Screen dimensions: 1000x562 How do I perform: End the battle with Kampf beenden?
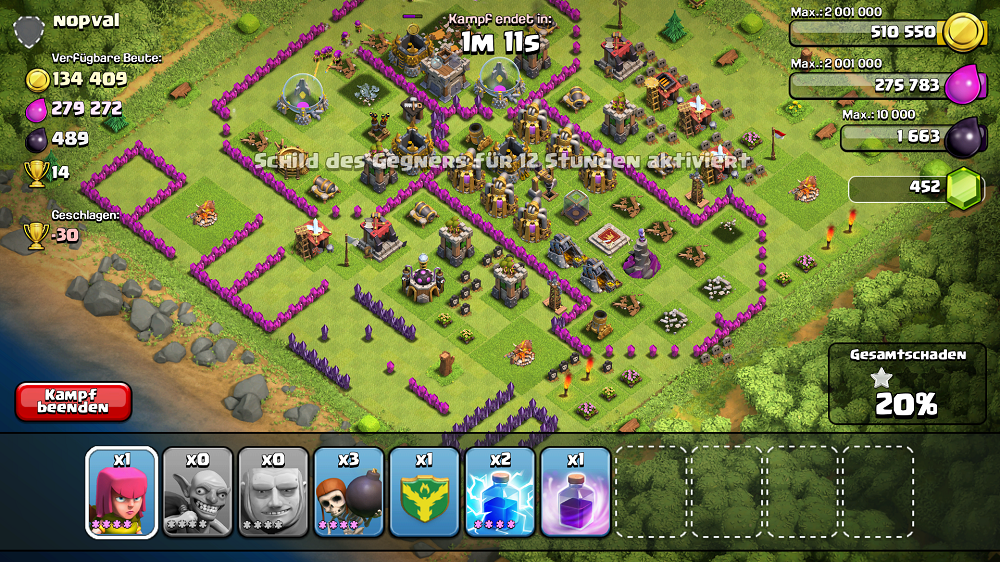tap(73, 401)
